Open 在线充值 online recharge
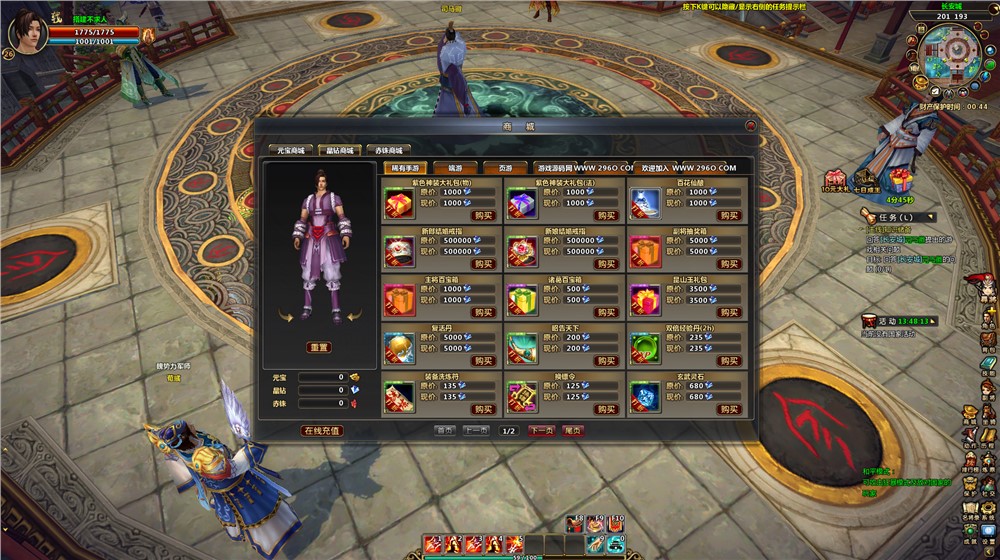 pyautogui.click(x=322, y=431)
